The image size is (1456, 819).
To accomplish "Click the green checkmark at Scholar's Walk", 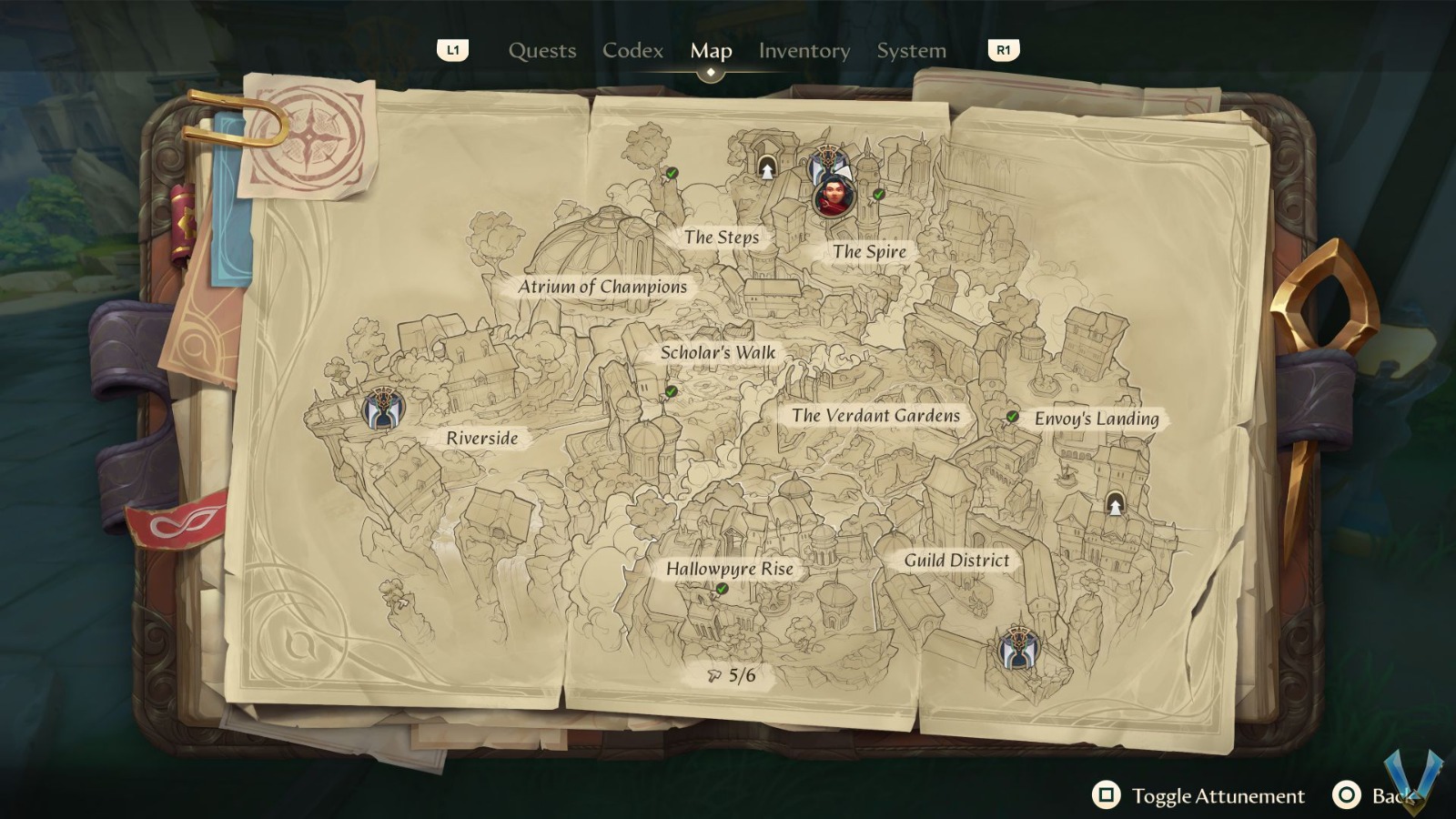I will pyautogui.click(x=670, y=389).
